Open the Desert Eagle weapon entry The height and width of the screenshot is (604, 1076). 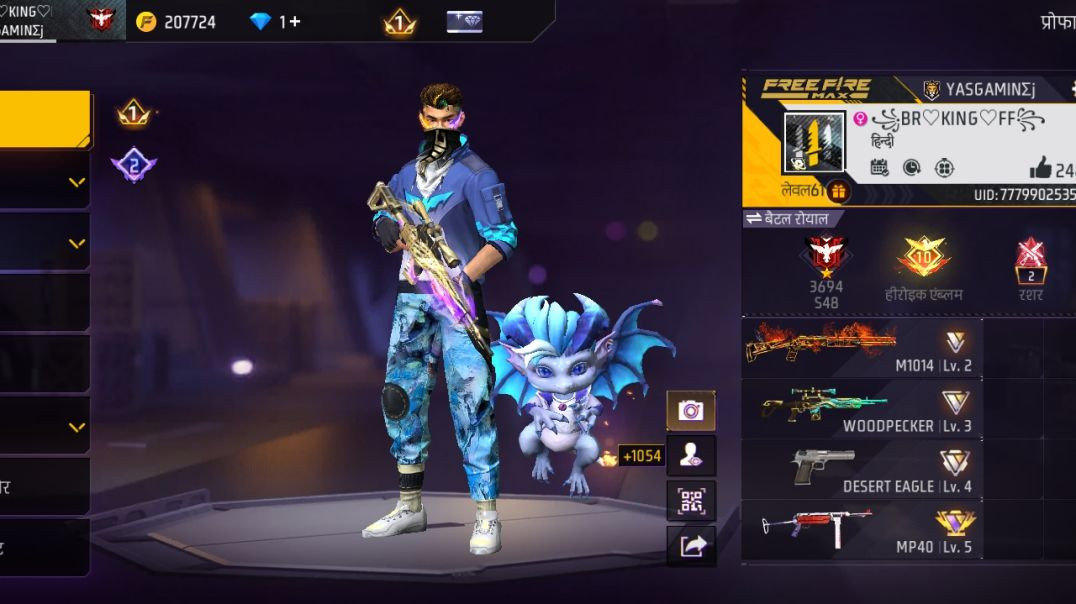point(861,469)
